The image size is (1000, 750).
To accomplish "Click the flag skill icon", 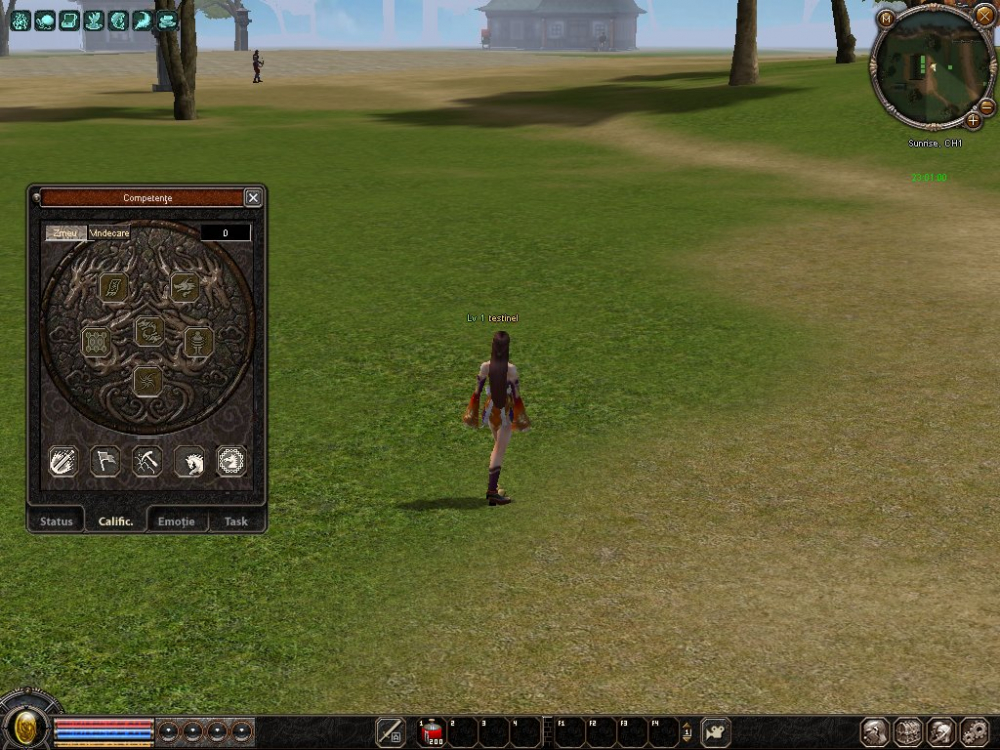I will pos(106,461).
